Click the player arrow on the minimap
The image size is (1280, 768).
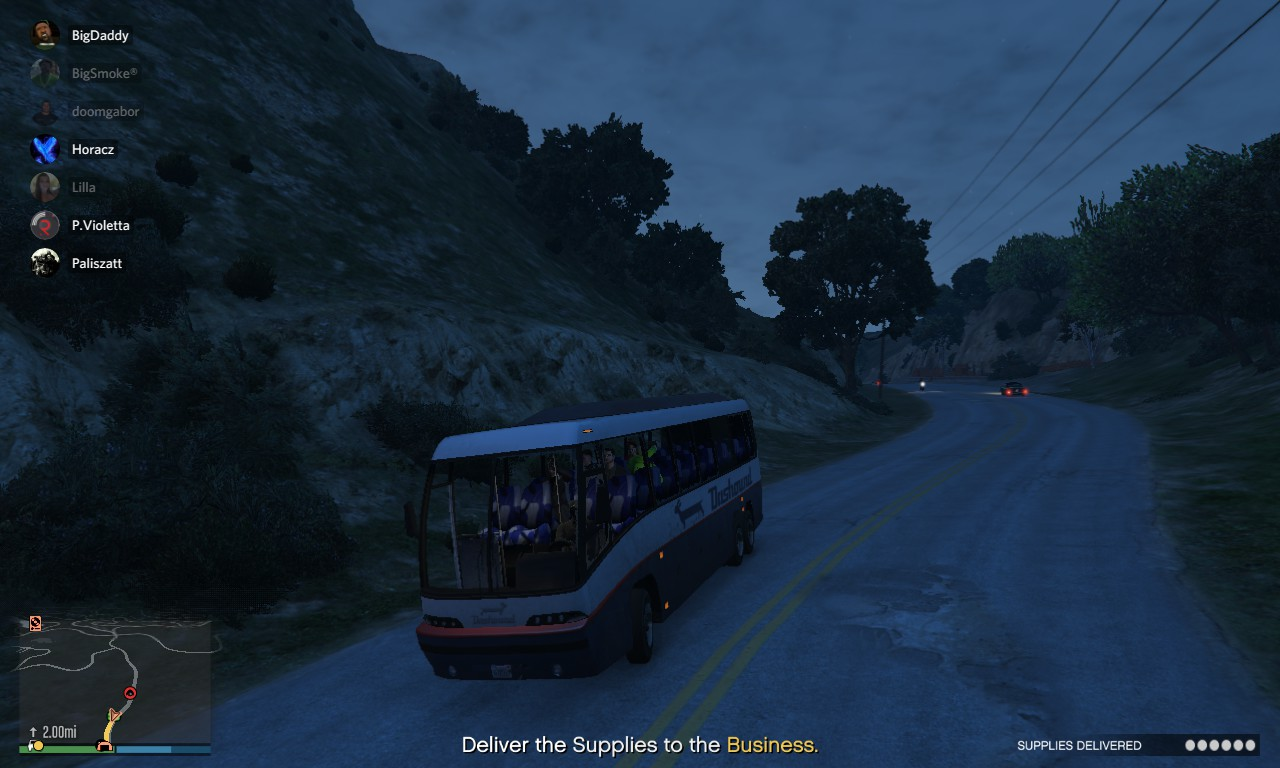(x=114, y=716)
